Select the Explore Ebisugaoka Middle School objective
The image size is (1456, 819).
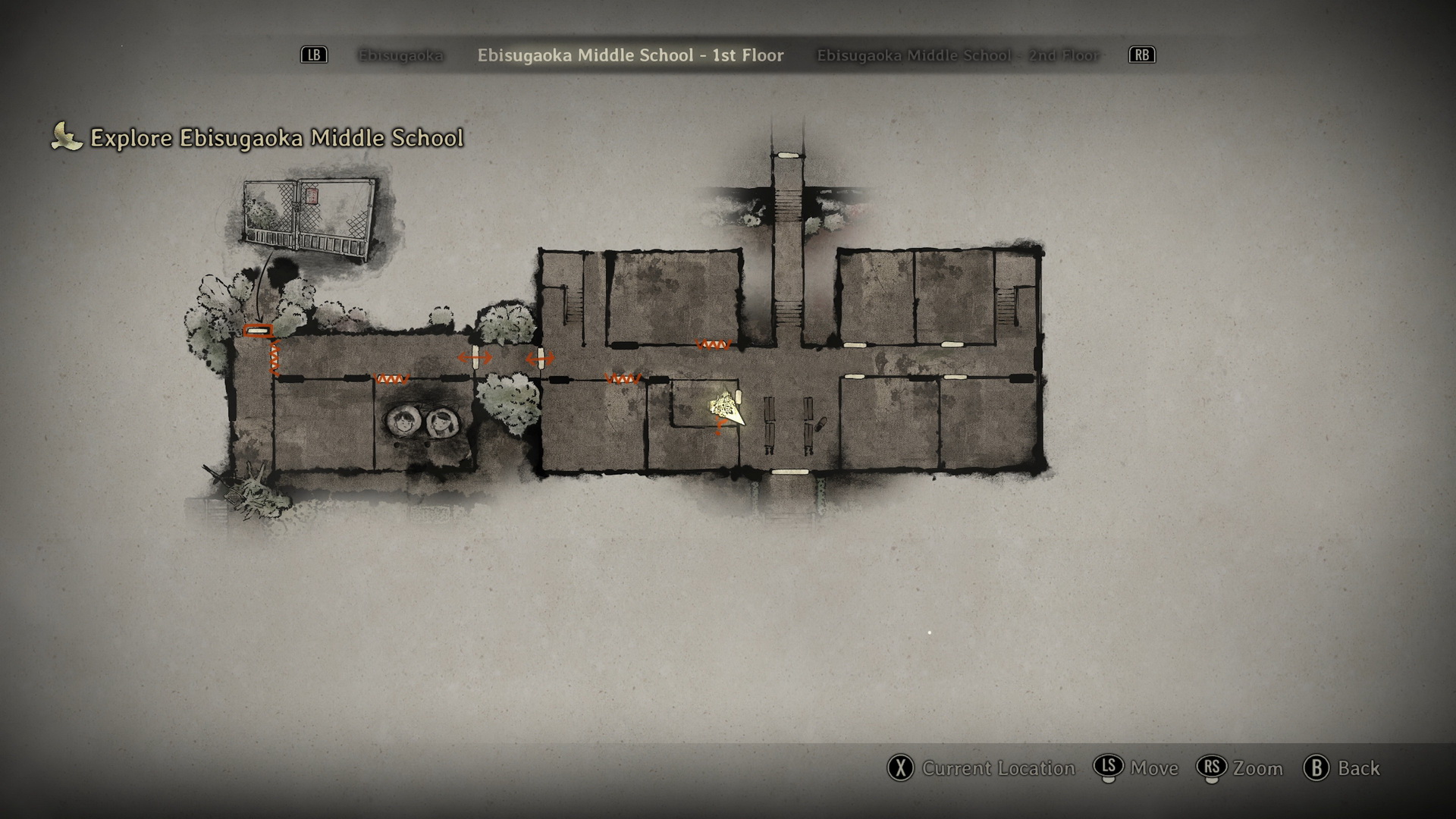point(276,138)
